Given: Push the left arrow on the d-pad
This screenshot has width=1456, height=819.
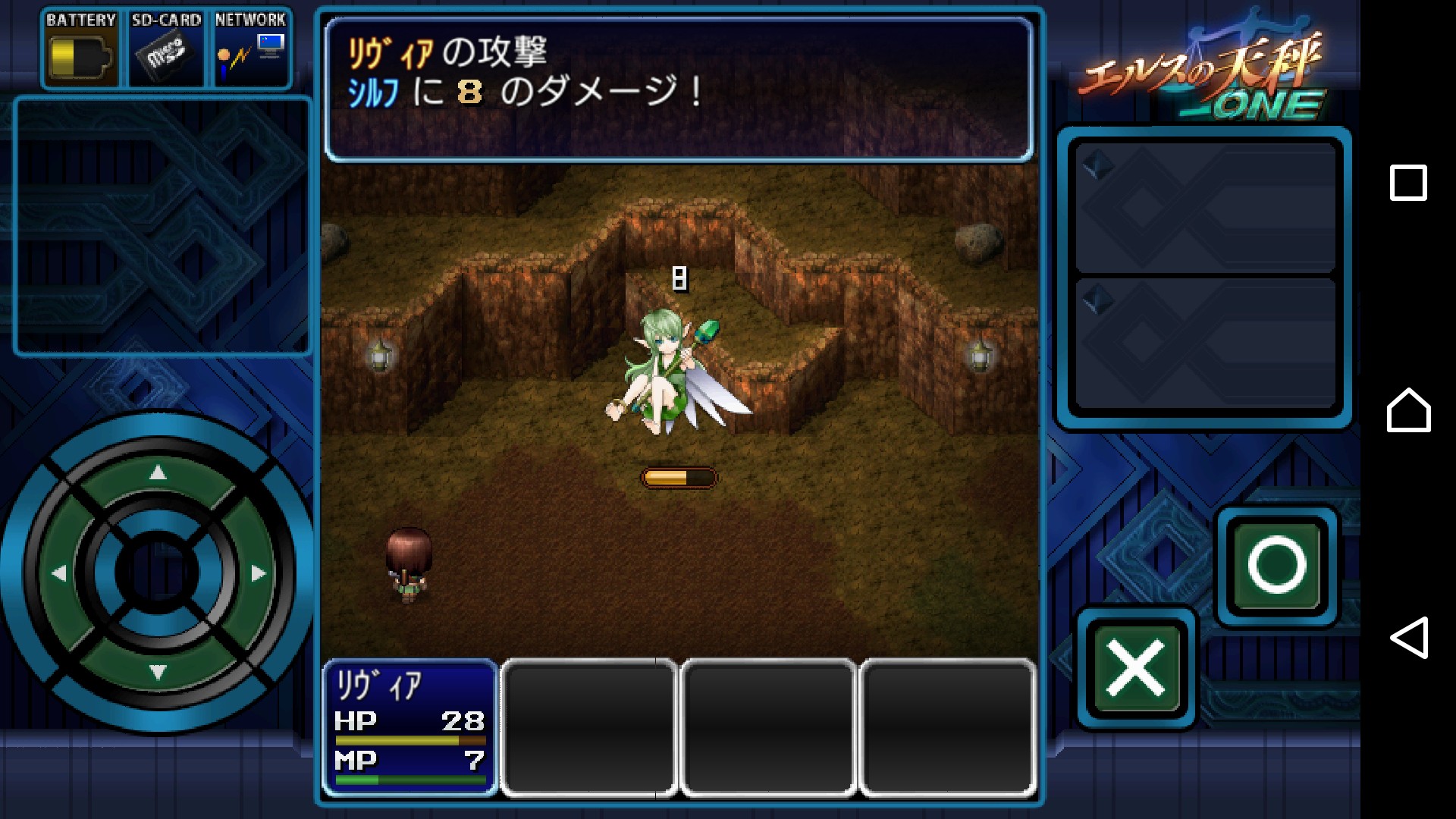Looking at the screenshot, I should point(58,574).
